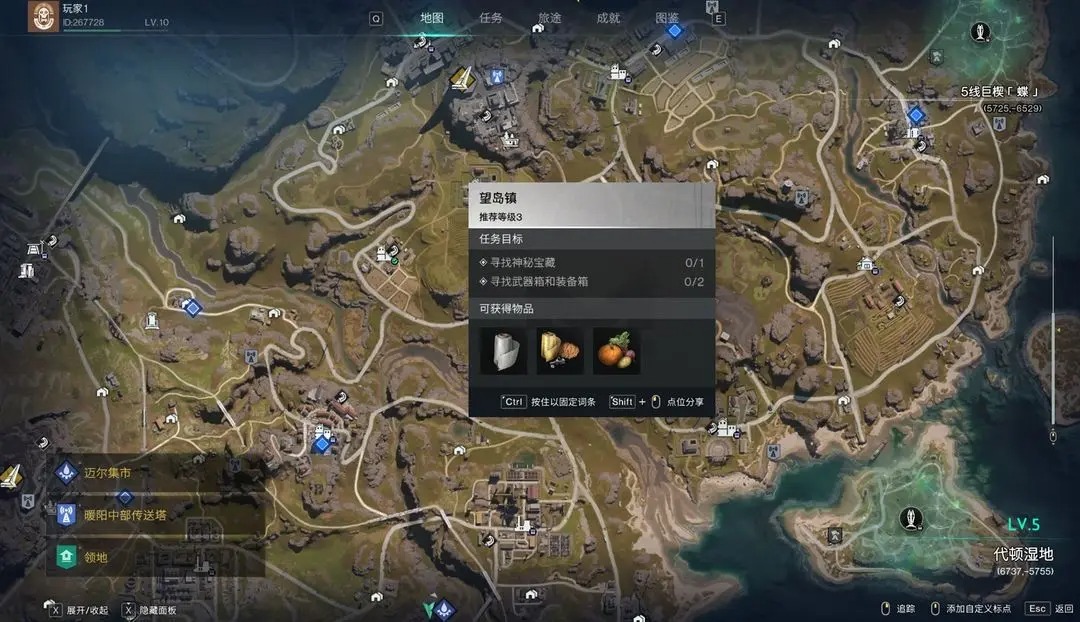Open the 地图 tab
Screen dimensions: 1080x622
432,18
